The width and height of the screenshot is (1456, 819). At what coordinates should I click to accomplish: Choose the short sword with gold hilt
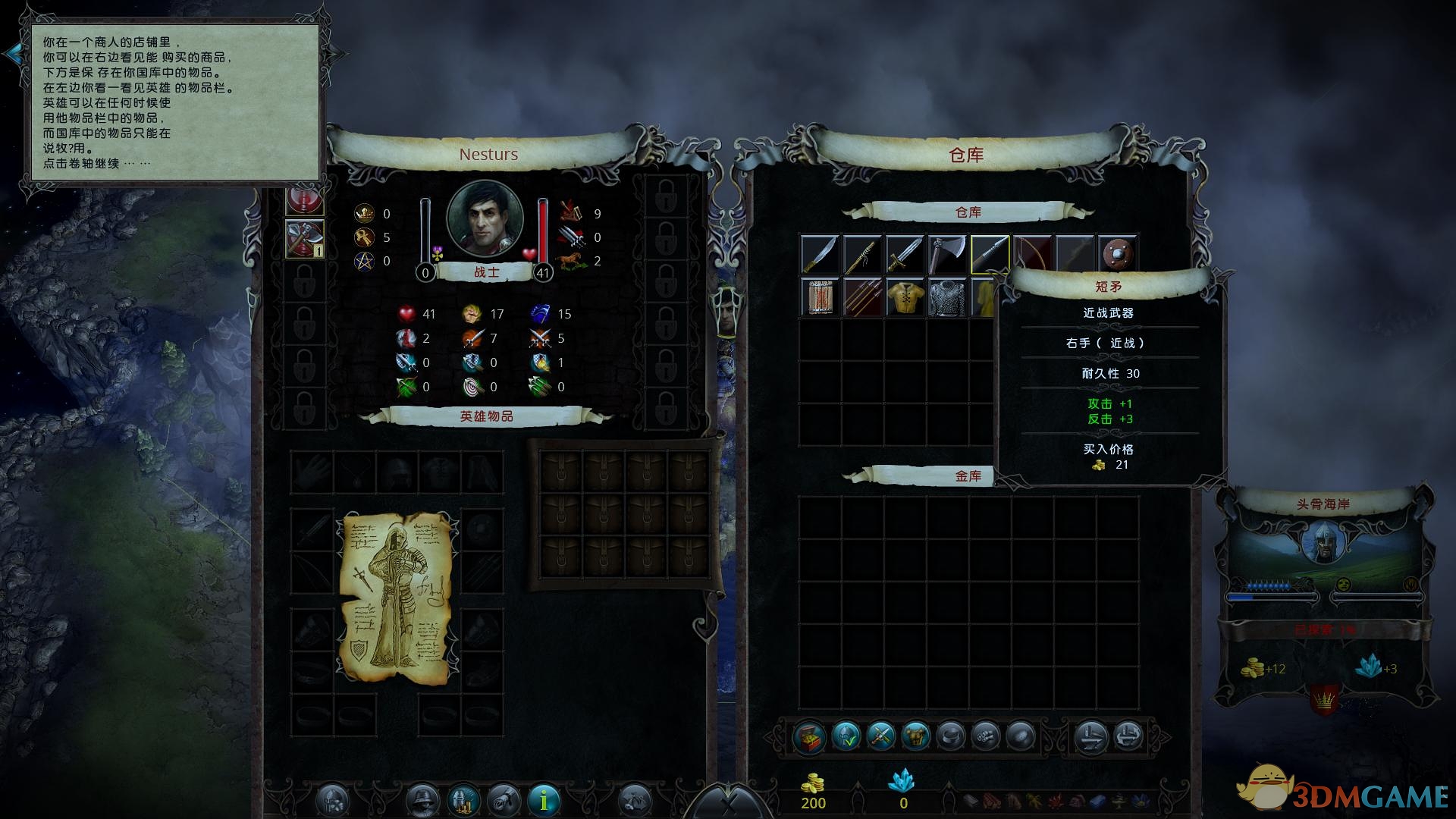[x=905, y=255]
